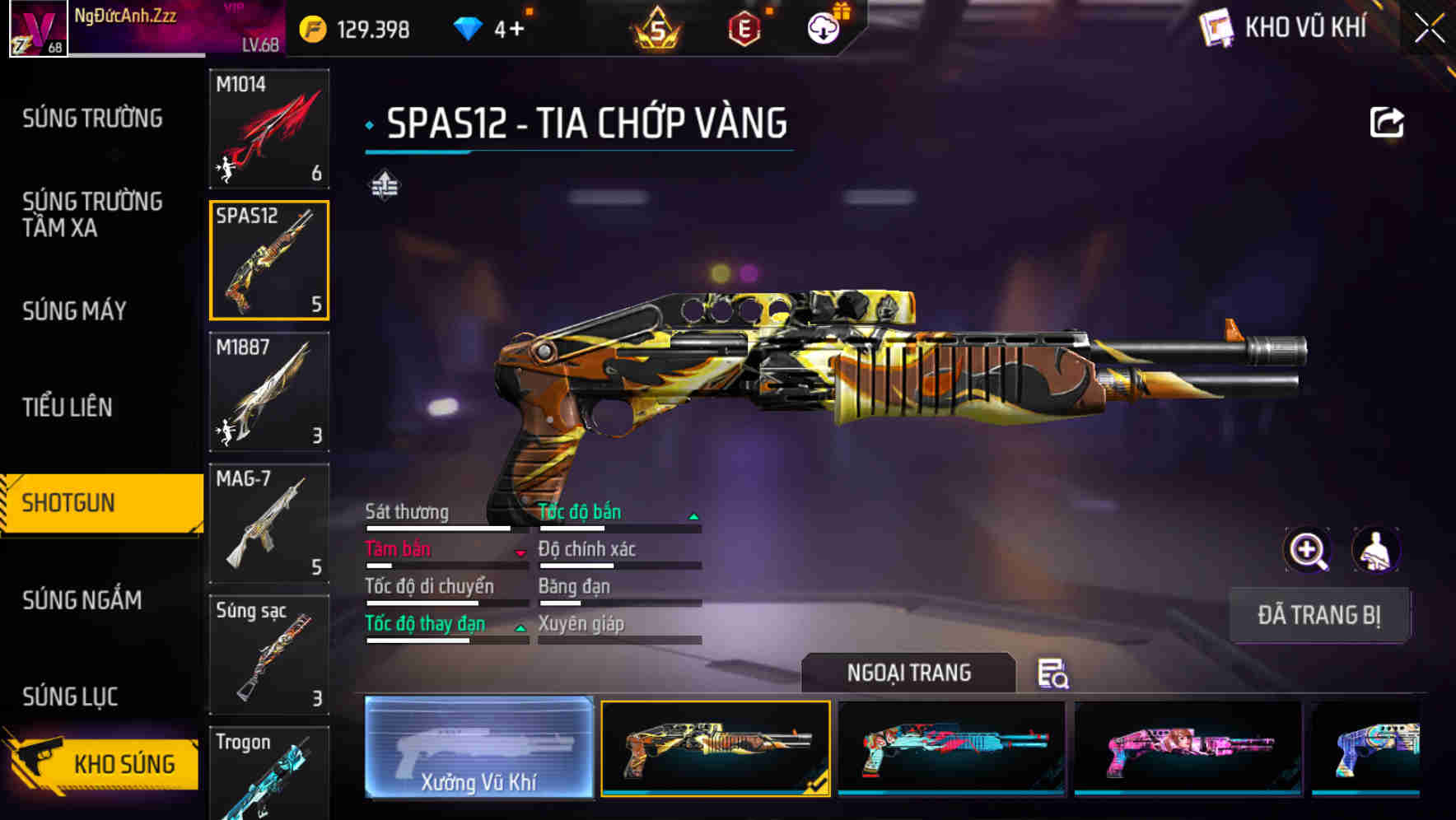Open the Xưởng Vũ Khí workshop

478,748
